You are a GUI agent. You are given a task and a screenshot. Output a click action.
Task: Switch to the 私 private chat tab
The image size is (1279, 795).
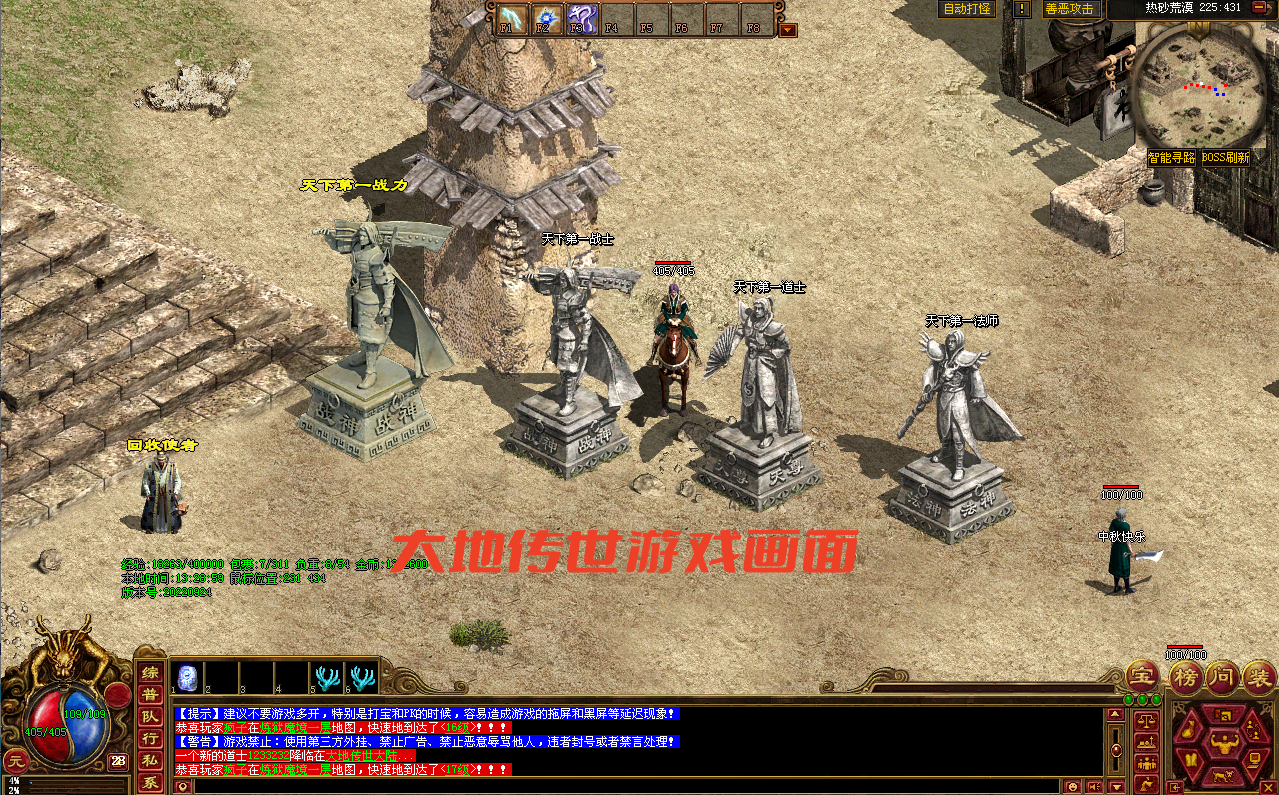(150, 761)
